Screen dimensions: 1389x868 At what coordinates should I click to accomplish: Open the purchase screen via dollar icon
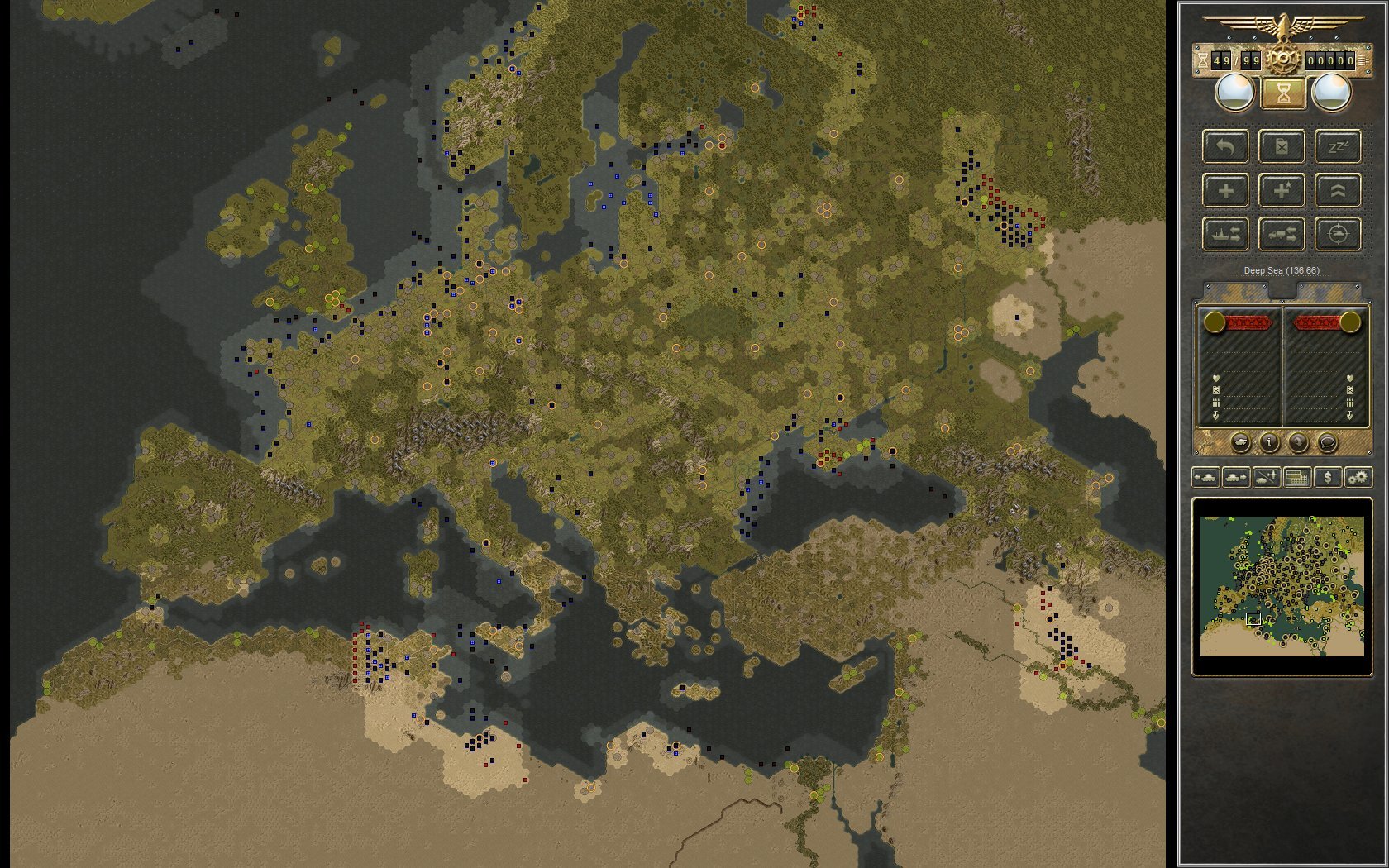pos(1328,478)
